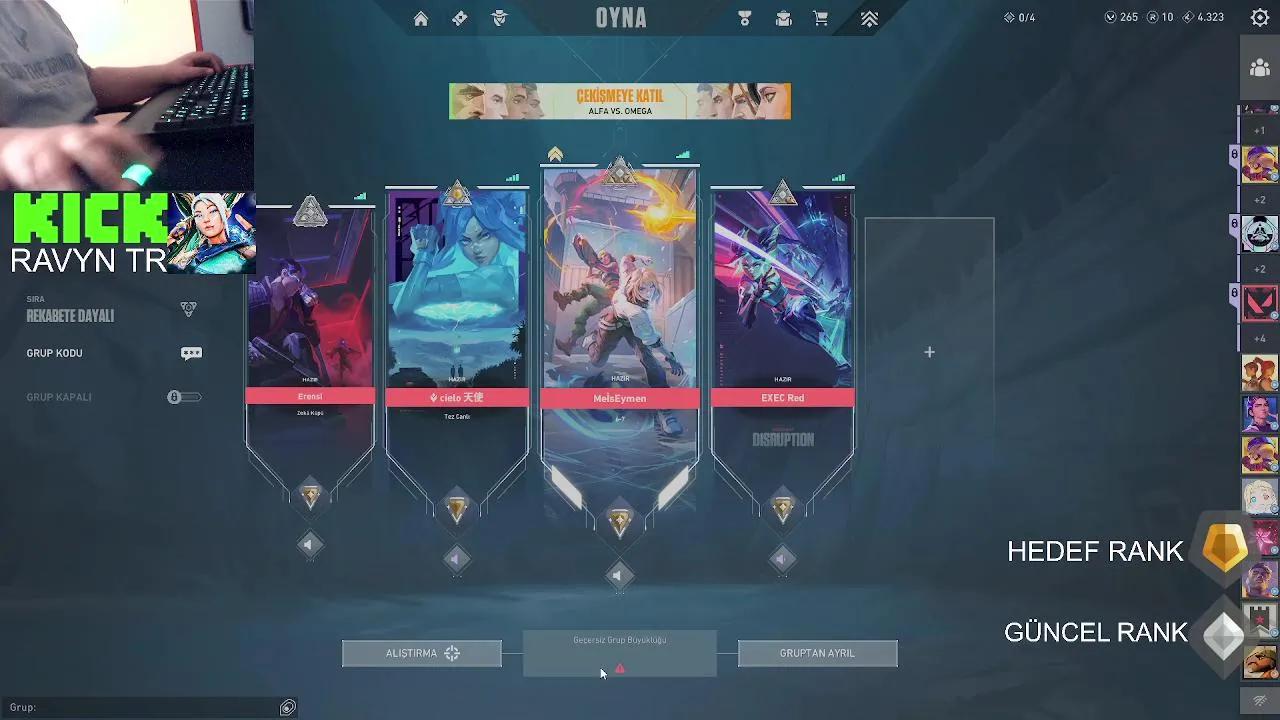Mute player Erensi's voice
Image resolution: width=1280 pixels, height=720 pixels.
pyautogui.click(x=310, y=545)
